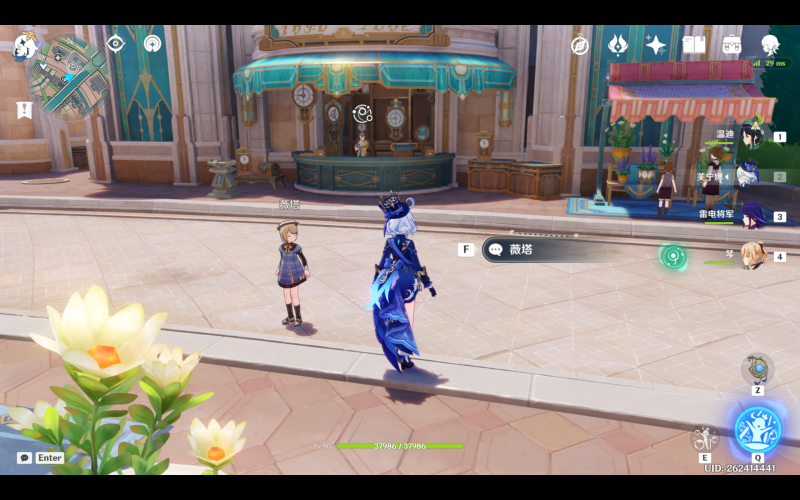Click the circular arch icon near the minimap
The image size is (800, 500).
152,44
